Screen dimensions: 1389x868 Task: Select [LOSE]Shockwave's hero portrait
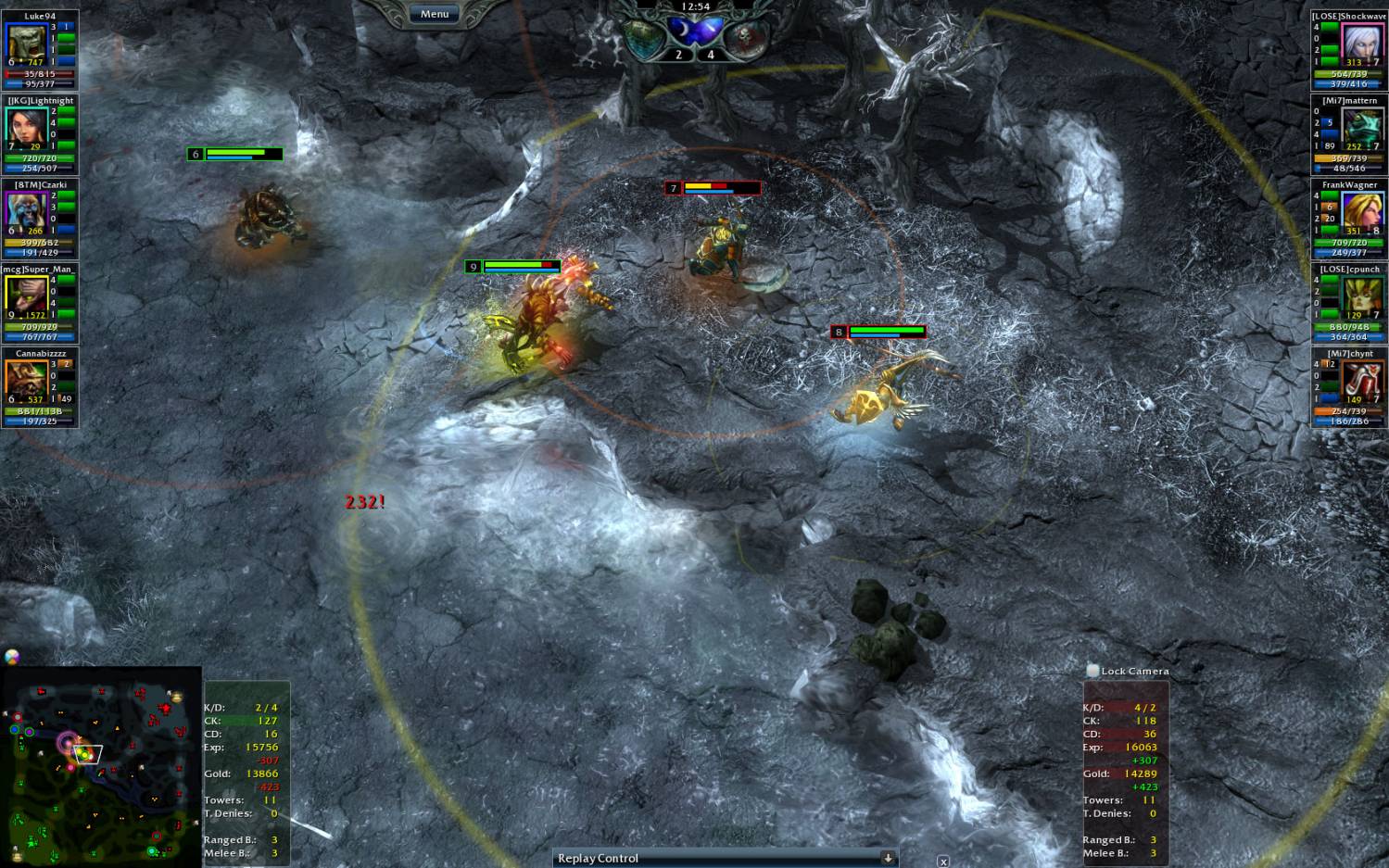click(1359, 41)
